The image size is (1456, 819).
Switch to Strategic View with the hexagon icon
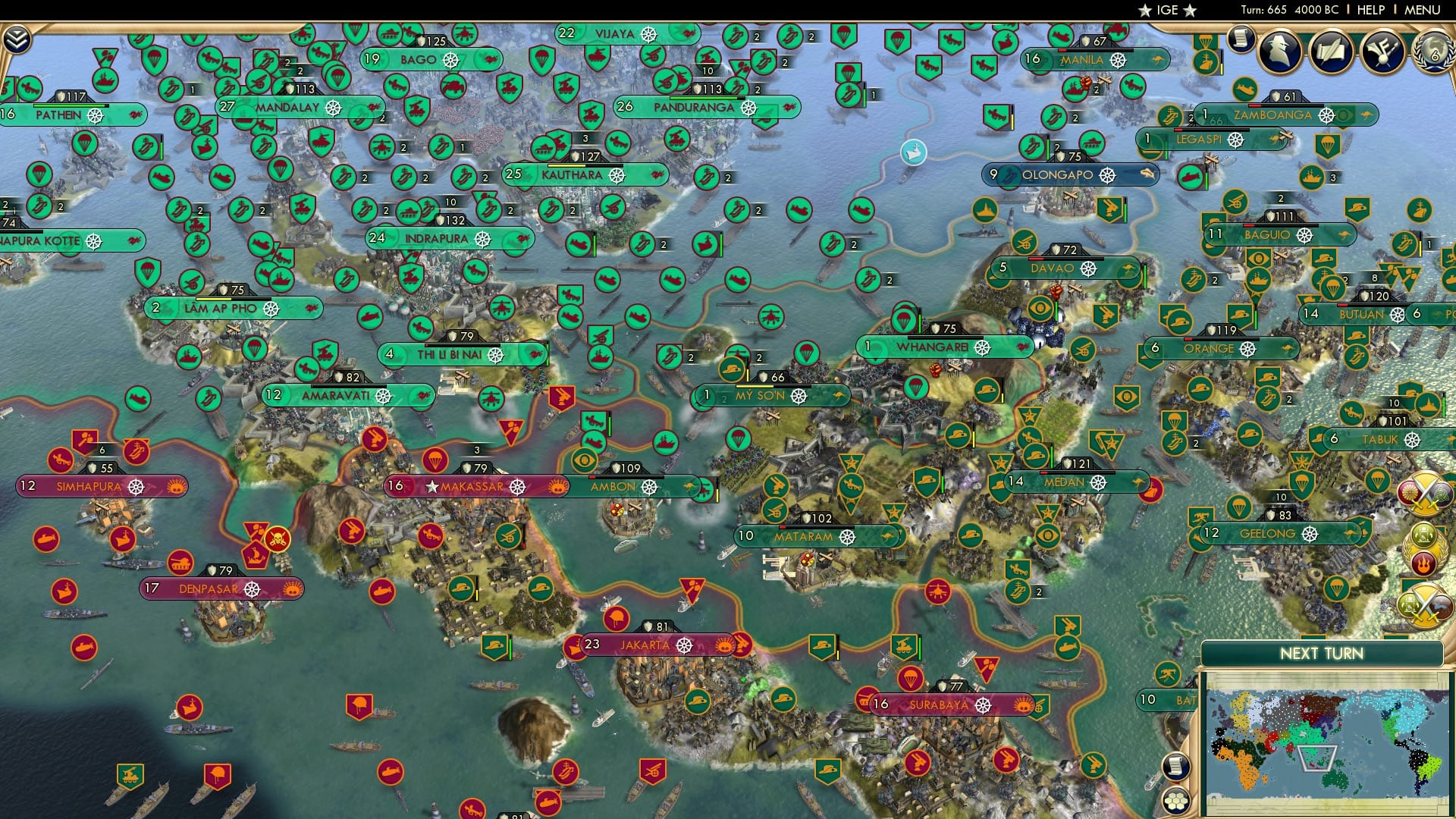pyautogui.click(x=1175, y=802)
